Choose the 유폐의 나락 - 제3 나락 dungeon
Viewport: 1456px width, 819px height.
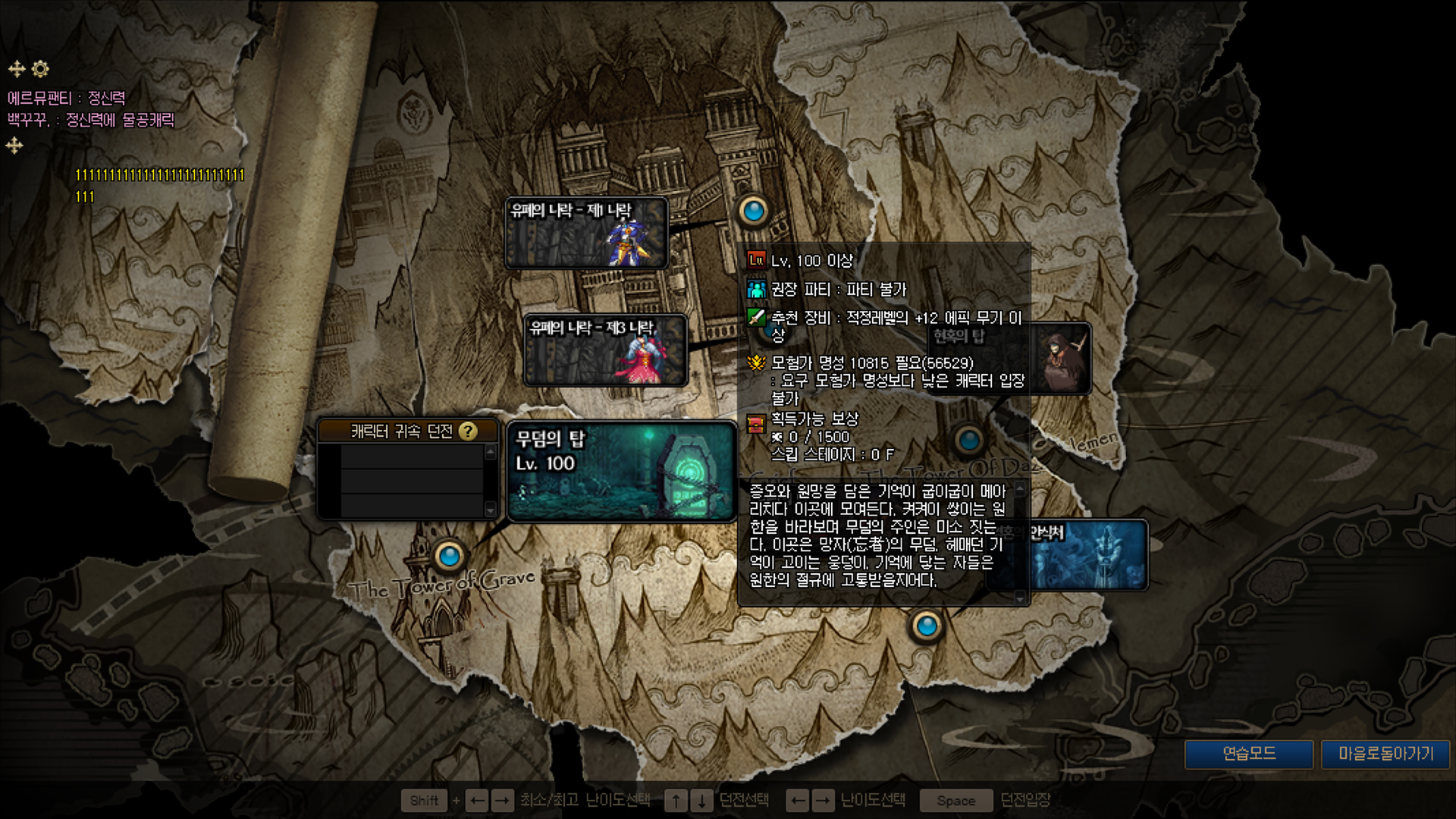(x=605, y=350)
